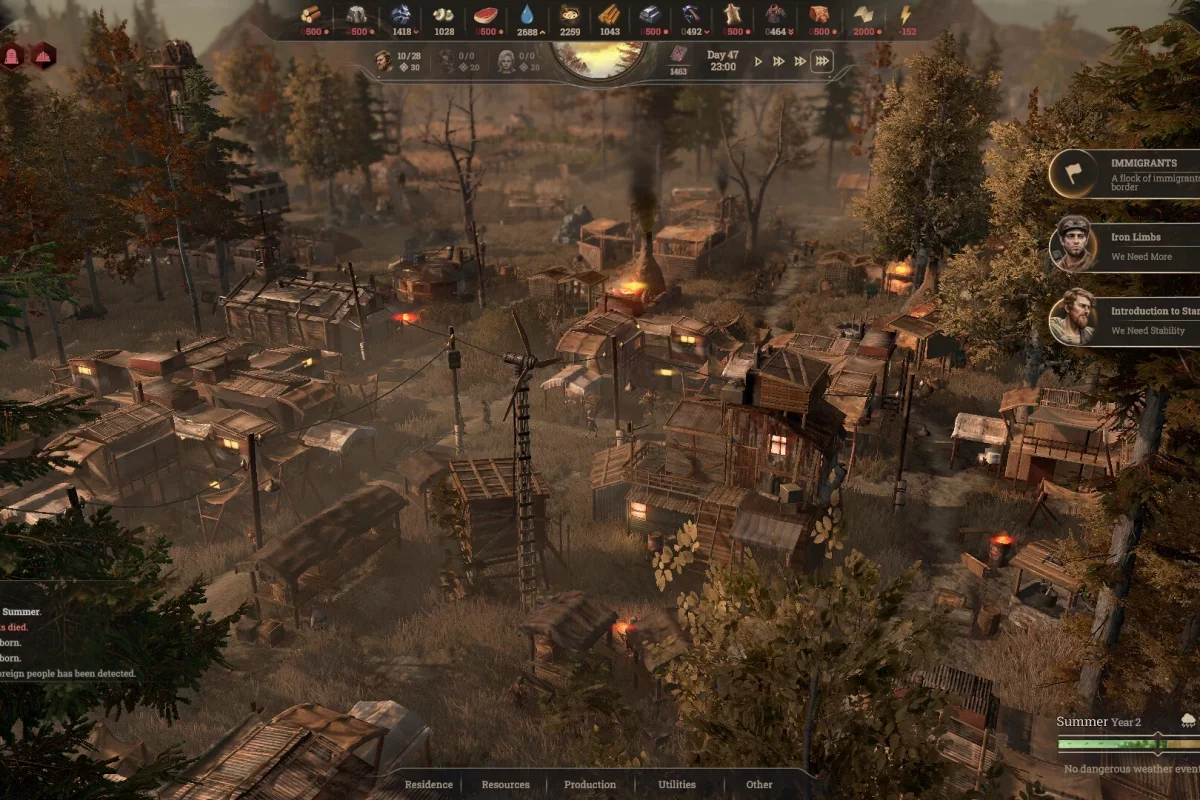The image size is (1200, 800).
Task: Click the raw meat resource icon
Action: click(486, 14)
